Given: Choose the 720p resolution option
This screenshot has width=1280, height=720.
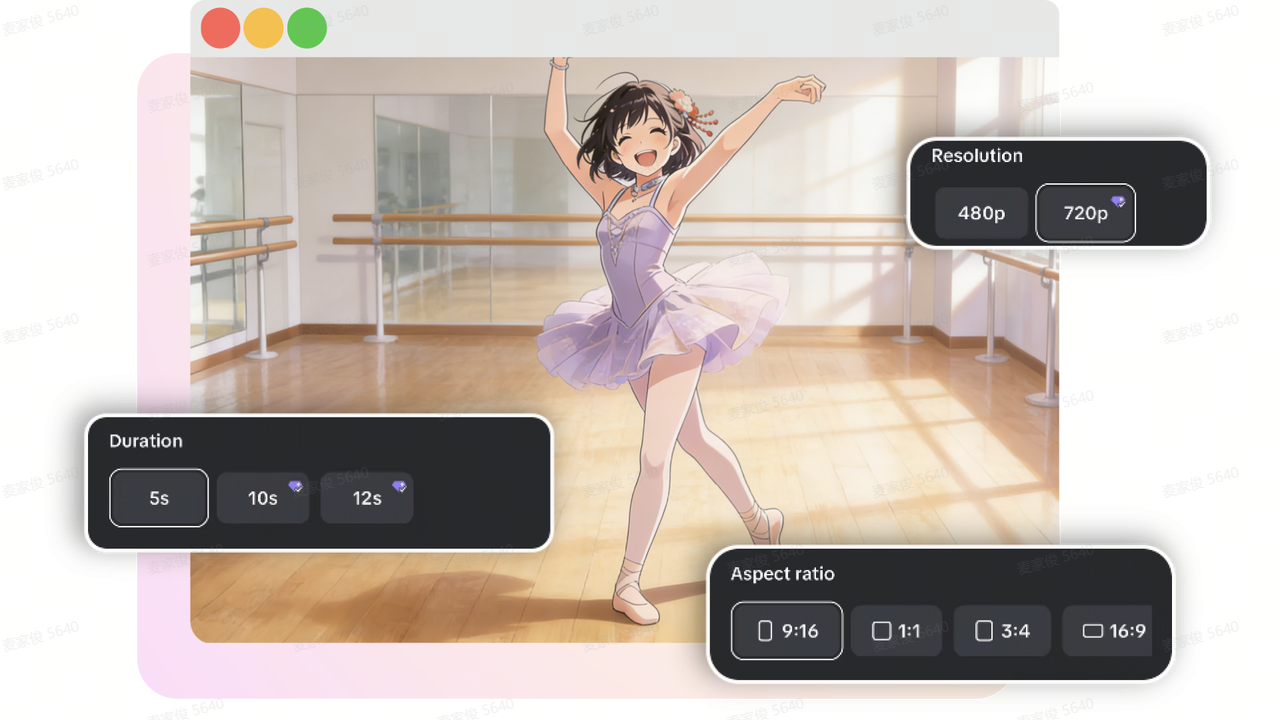Looking at the screenshot, I should (x=1085, y=213).
